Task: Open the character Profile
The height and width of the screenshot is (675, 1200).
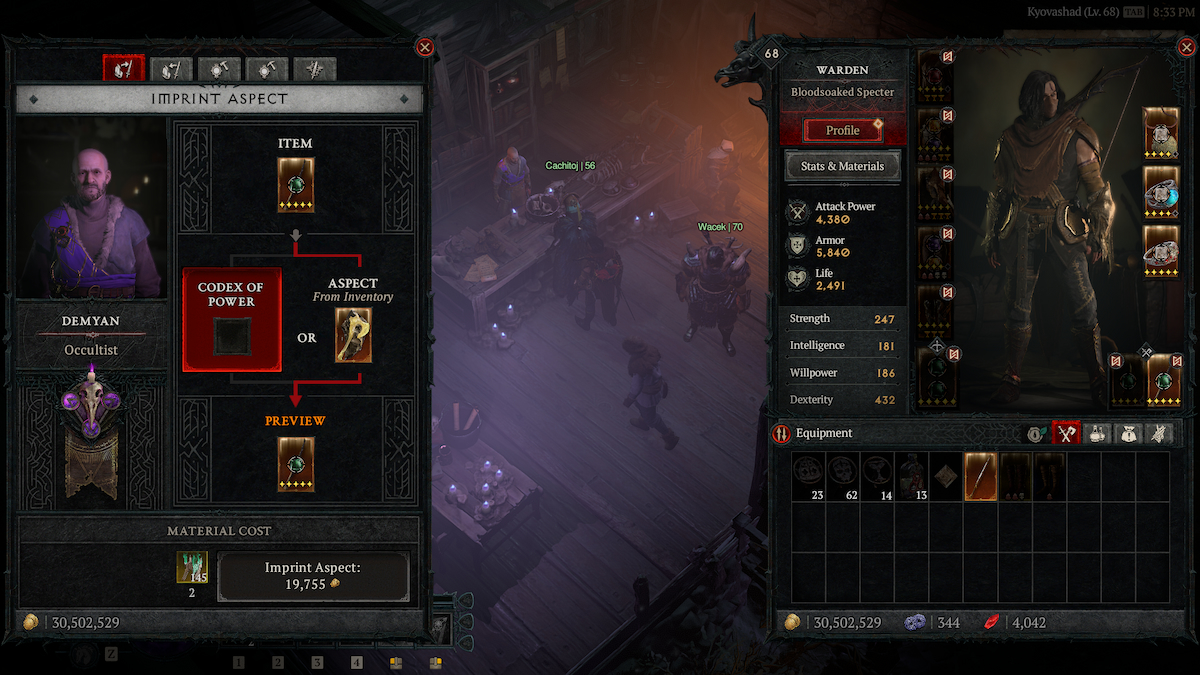Action: click(x=843, y=130)
